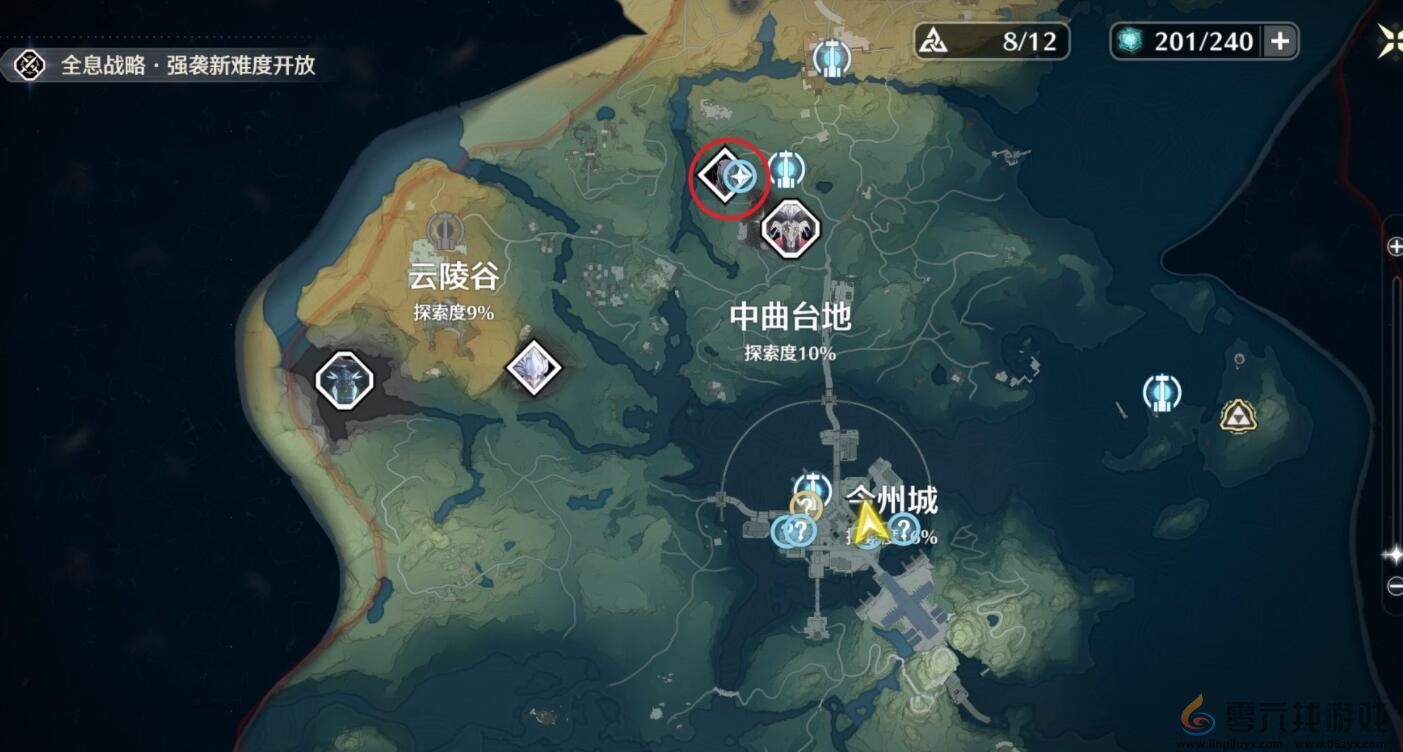This screenshot has width=1403, height=752.
Task: Click the glowing monster marker in 云陵谷
Action: coord(343,379)
